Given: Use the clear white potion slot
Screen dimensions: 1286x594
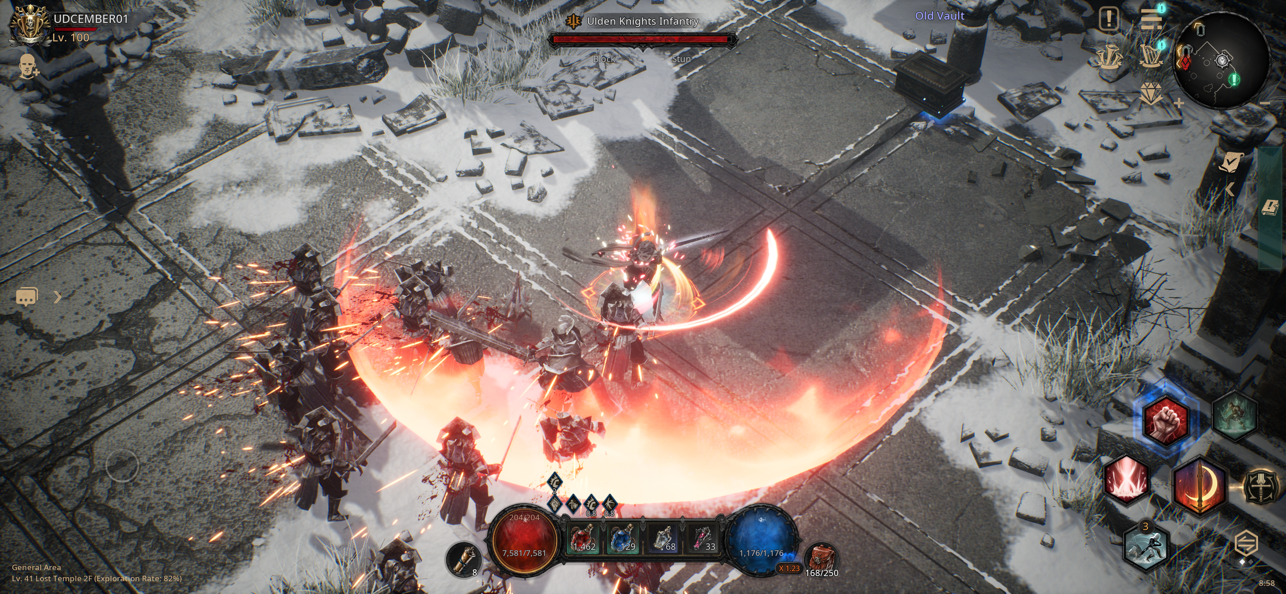Looking at the screenshot, I should click(x=663, y=540).
